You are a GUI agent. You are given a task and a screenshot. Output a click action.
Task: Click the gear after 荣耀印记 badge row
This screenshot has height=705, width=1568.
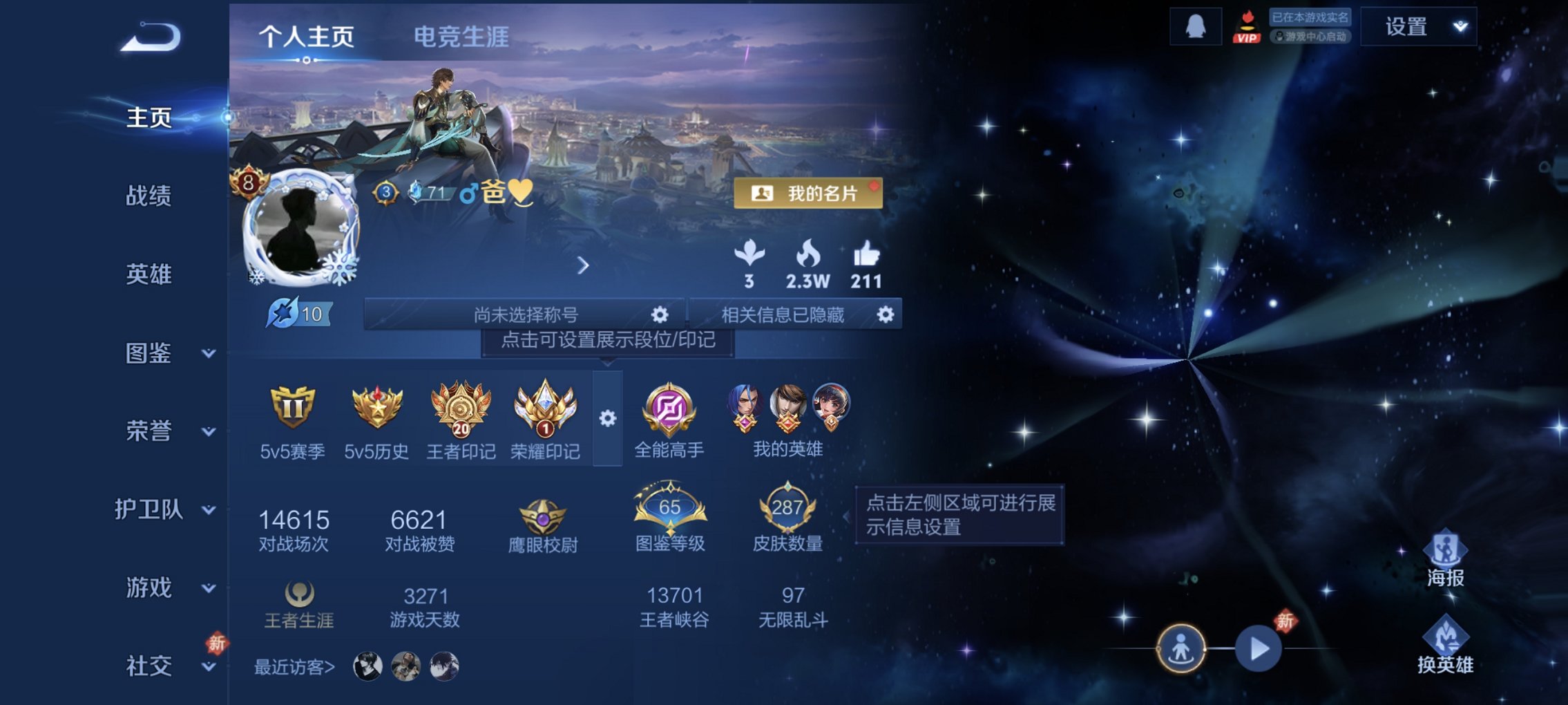click(x=608, y=419)
